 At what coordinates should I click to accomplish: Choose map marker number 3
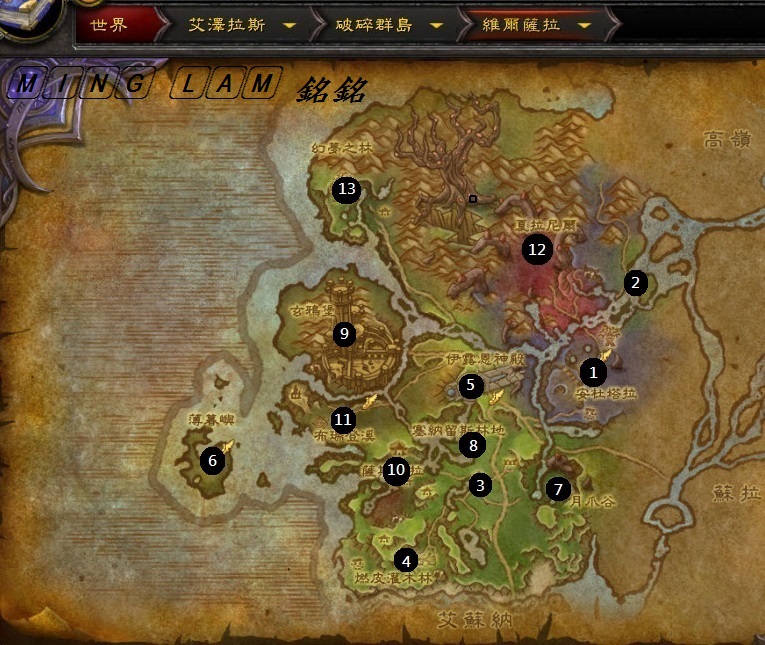pos(481,486)
